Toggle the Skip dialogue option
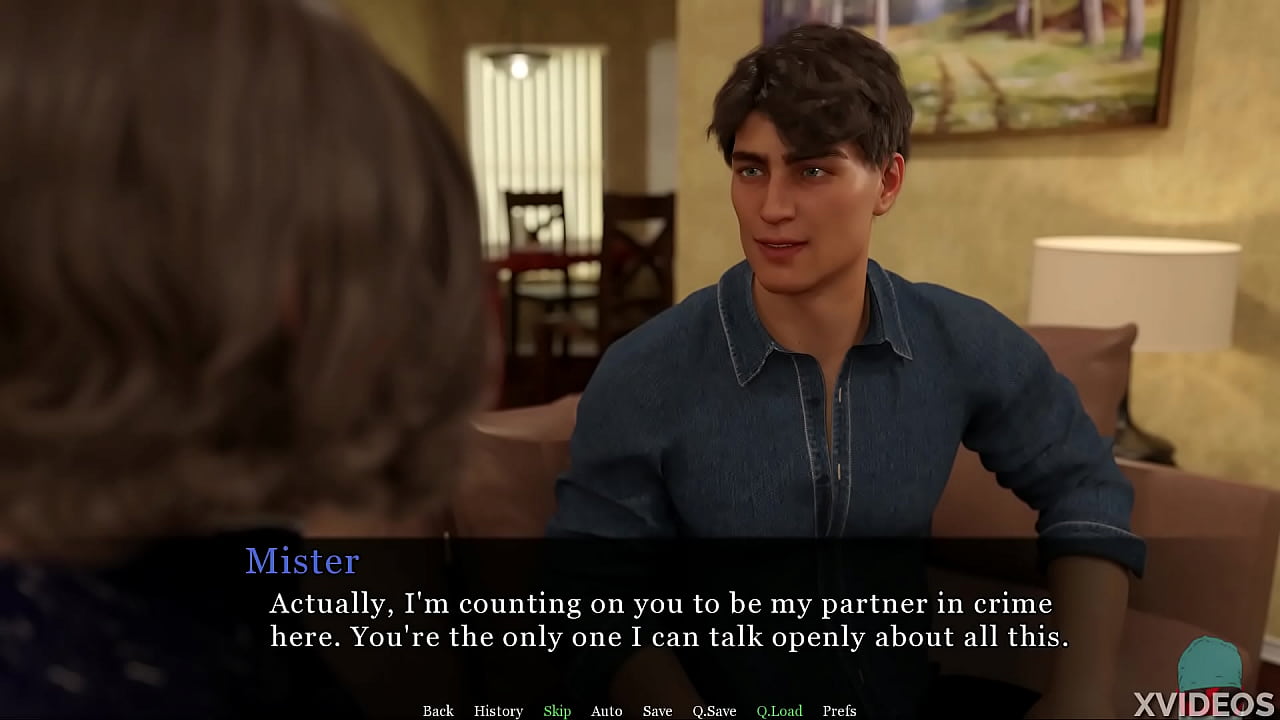 557,711
